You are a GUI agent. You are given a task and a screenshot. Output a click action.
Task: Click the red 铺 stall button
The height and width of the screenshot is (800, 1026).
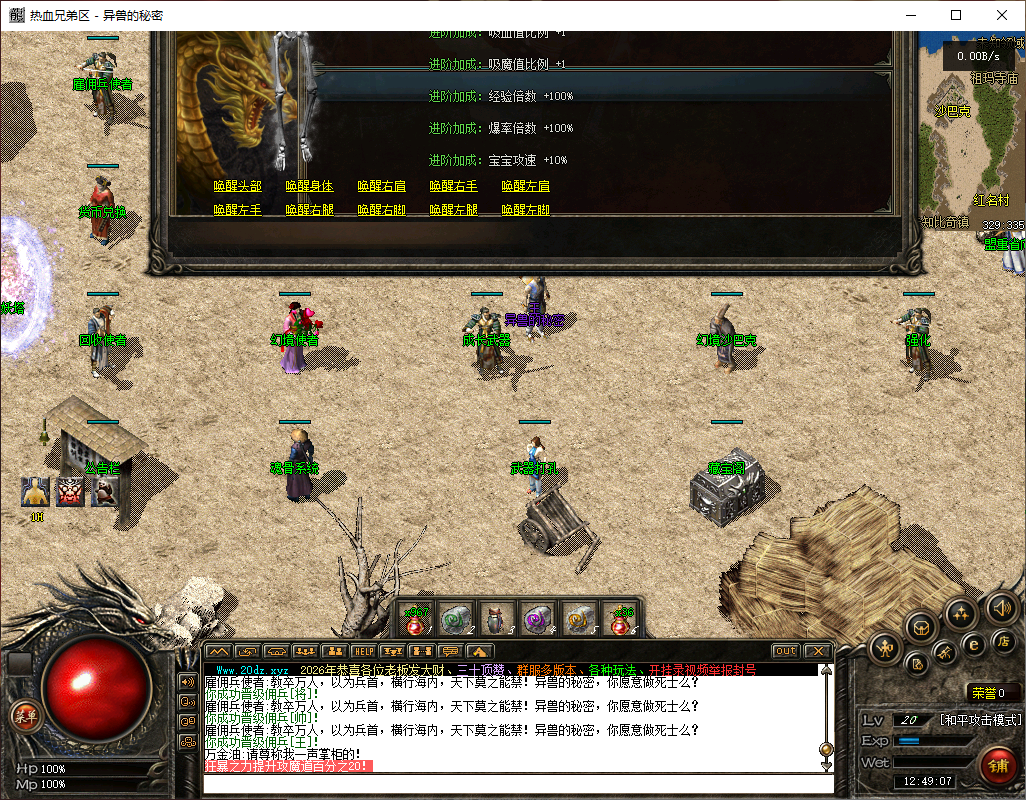click(x=997, y=767)
